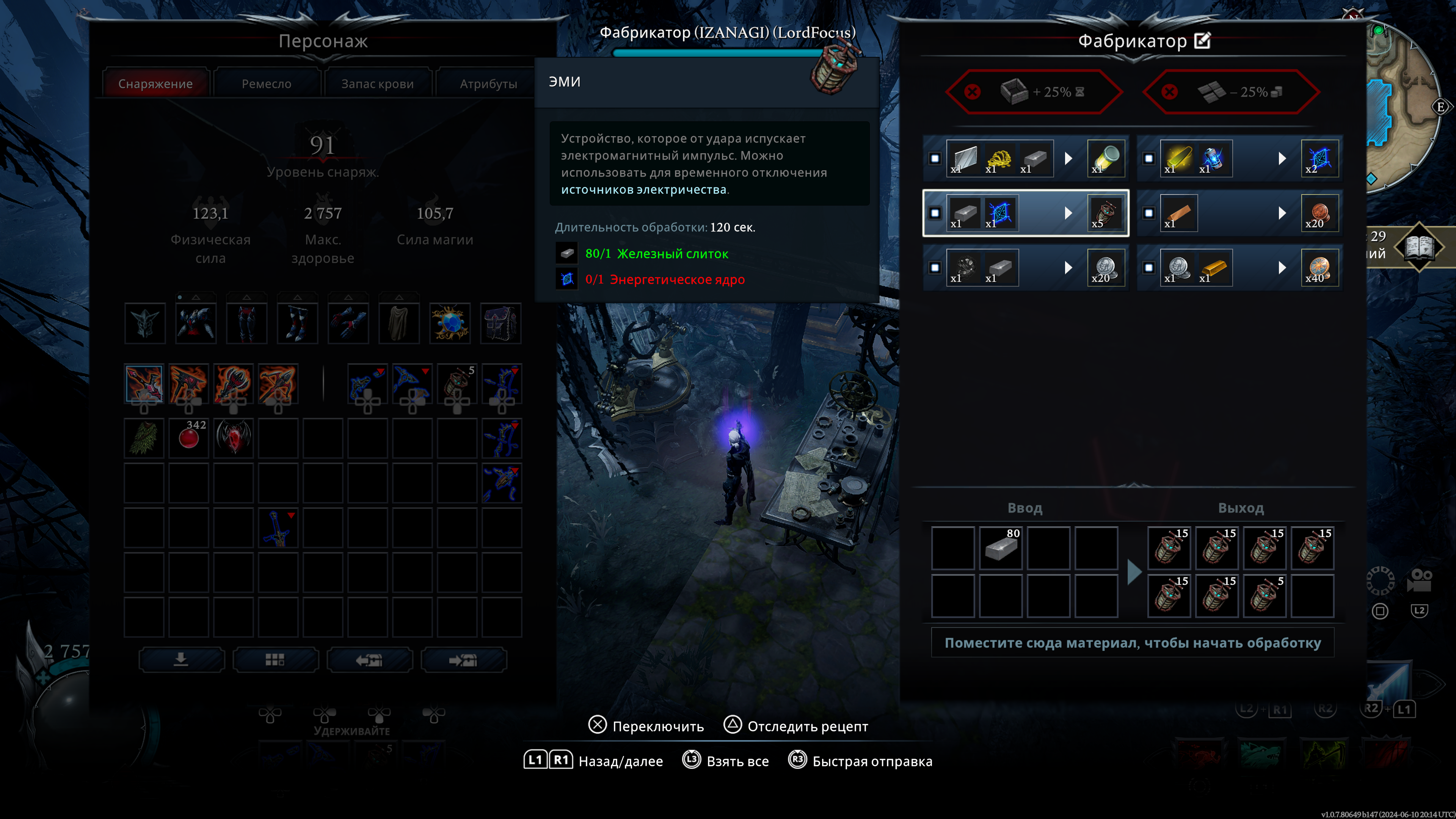
Task: Show the Атрибуты tab
Action: coord(488,84)
